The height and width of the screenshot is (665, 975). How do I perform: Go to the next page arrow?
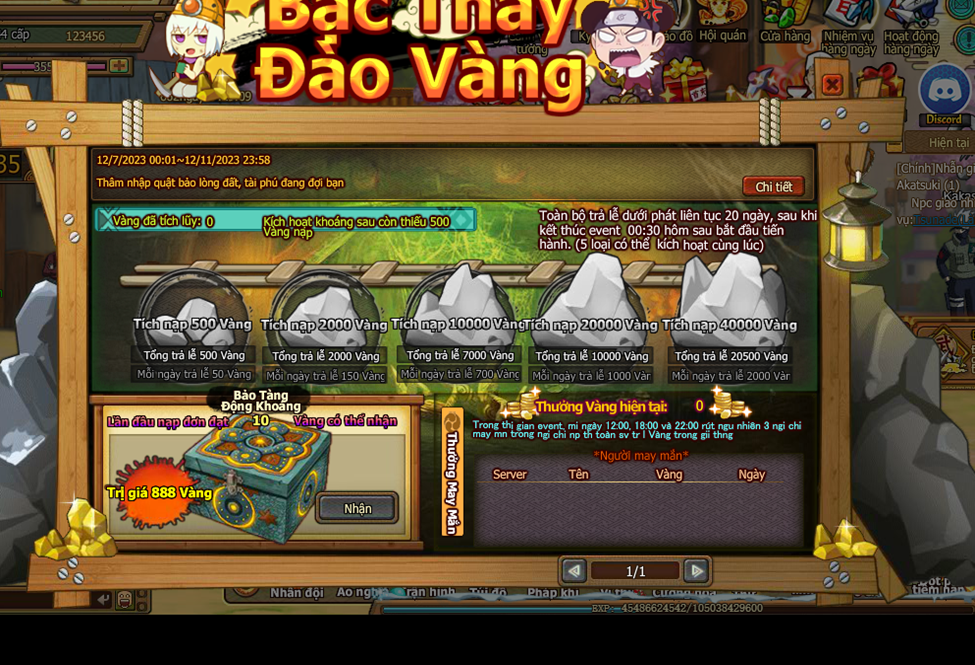696,571
